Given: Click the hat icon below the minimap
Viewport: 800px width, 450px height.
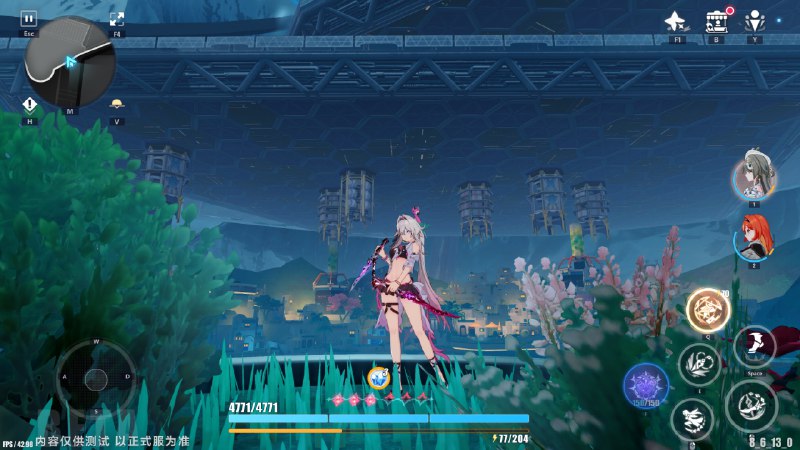Looking at the screenshot, I should click(x=117, y=105).
